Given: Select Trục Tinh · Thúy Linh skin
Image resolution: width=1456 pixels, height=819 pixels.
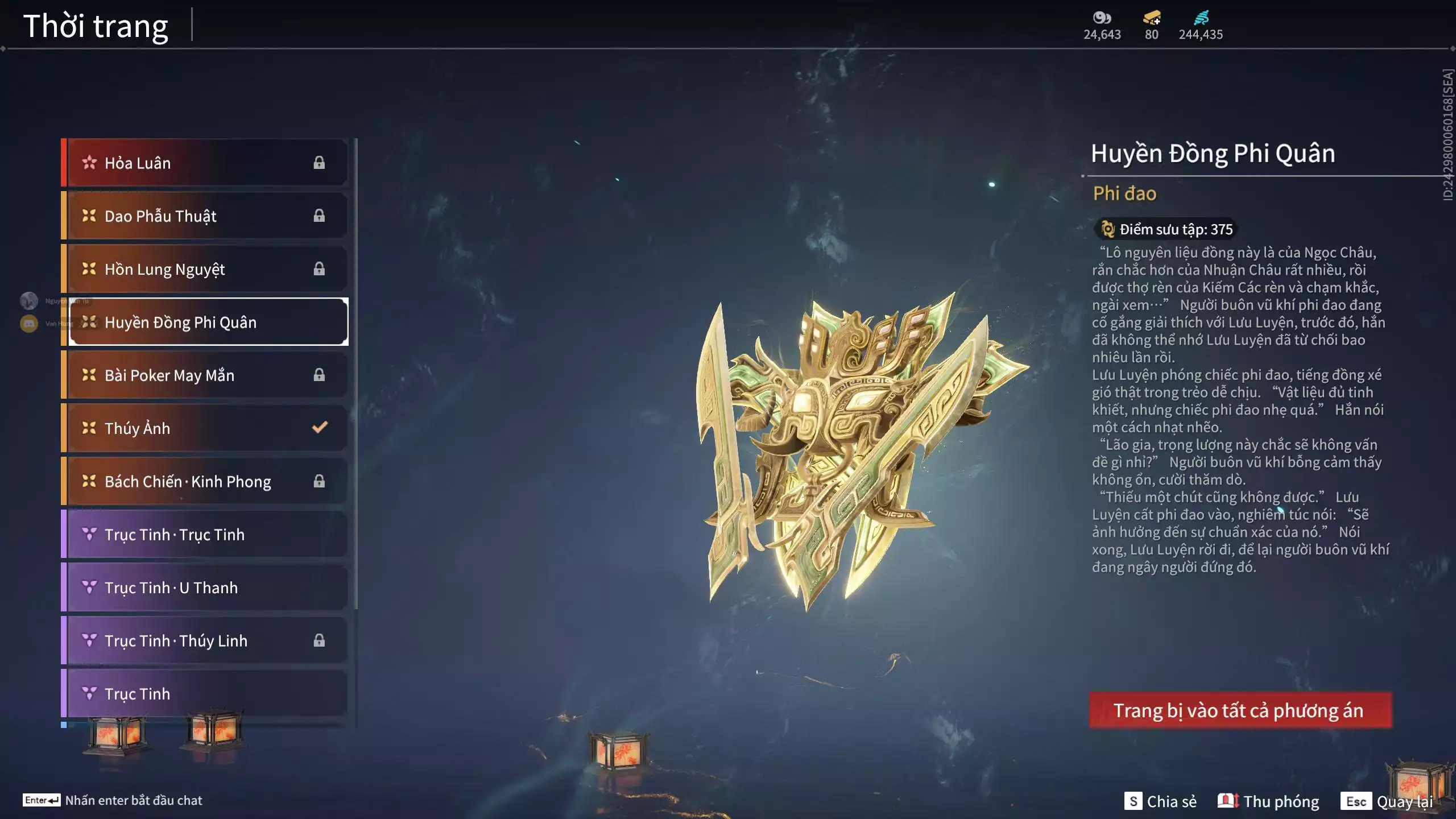Looking at the screenshot, I should coord(205,640).
